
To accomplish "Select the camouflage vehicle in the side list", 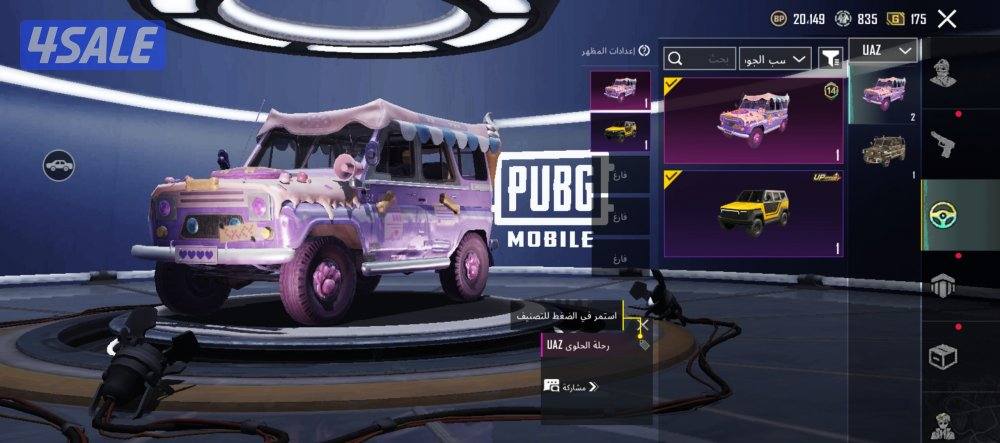I will tap(884, 150).
